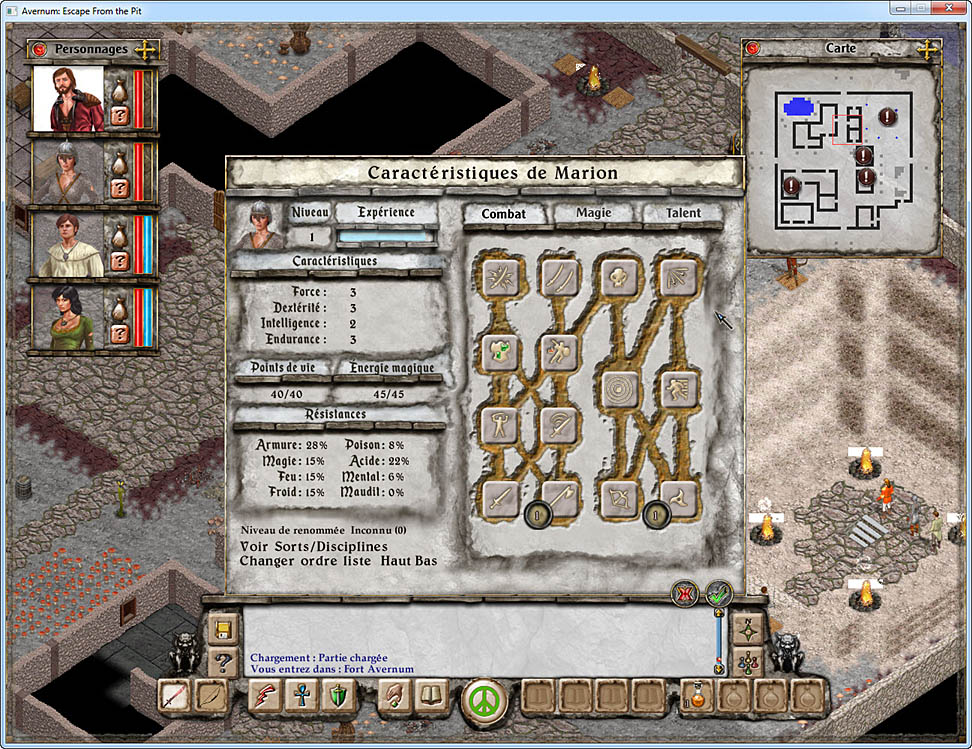
Task: Use the orange potion quick slot
Action: click(696, 695)
